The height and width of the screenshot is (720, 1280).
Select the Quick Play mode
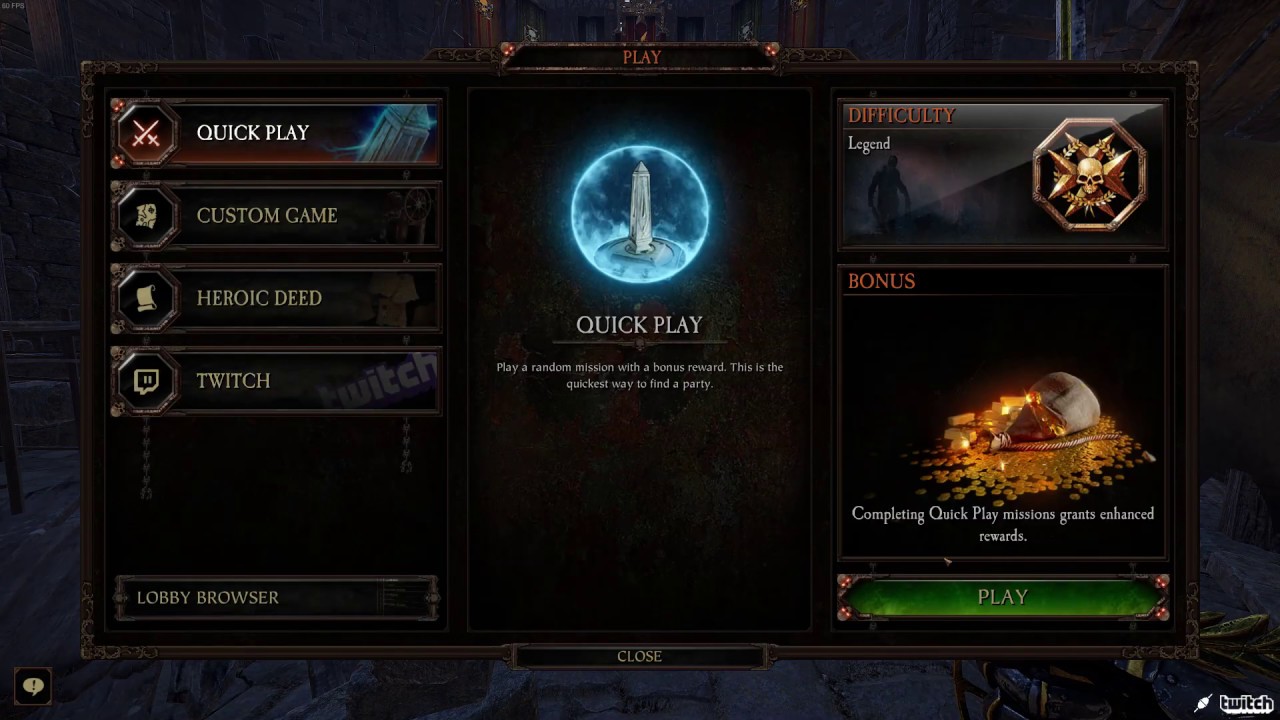point(277,133)
